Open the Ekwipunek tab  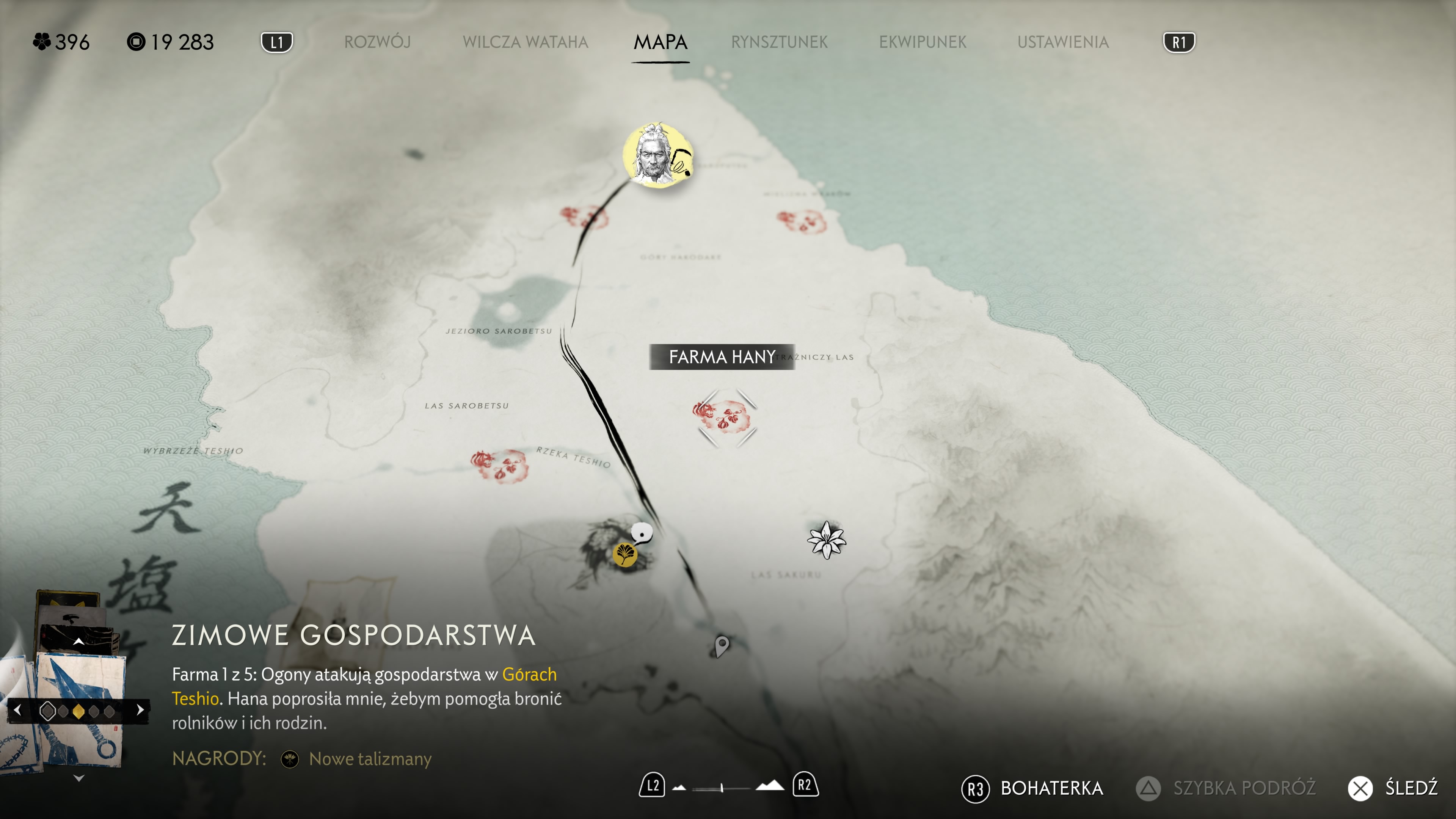923,42
